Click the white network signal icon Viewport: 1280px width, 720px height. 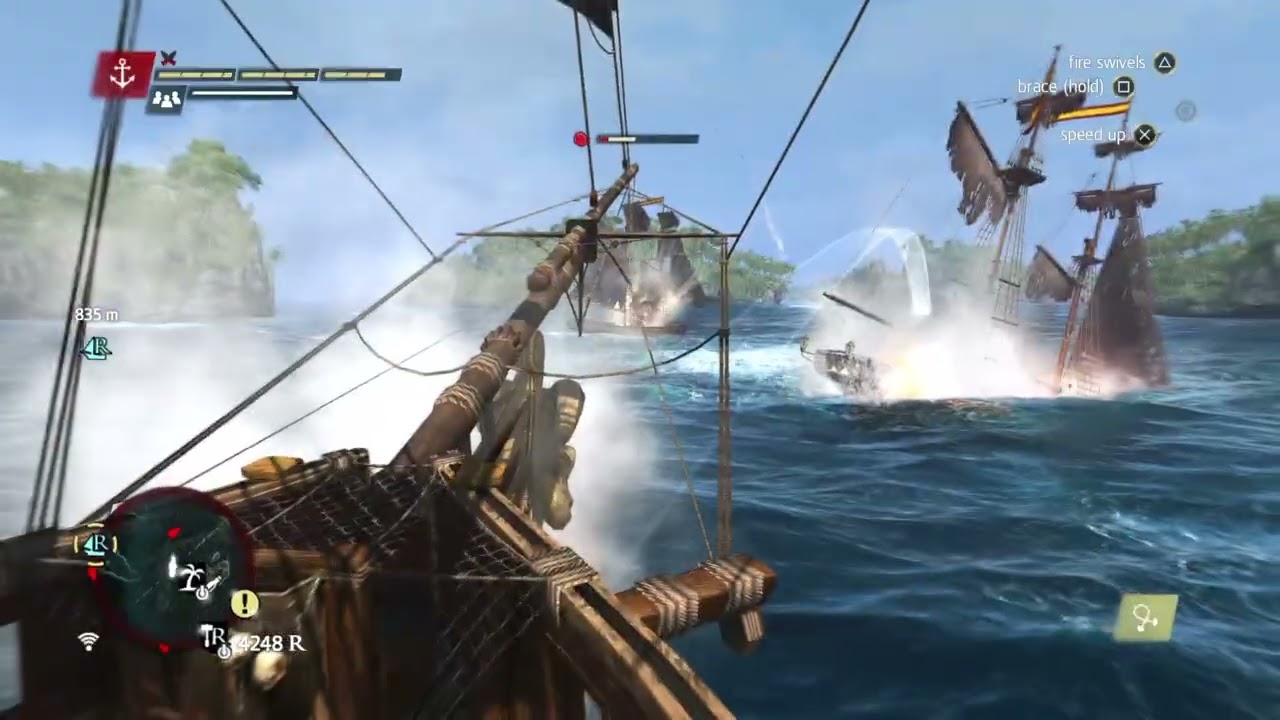pos(89,641)
